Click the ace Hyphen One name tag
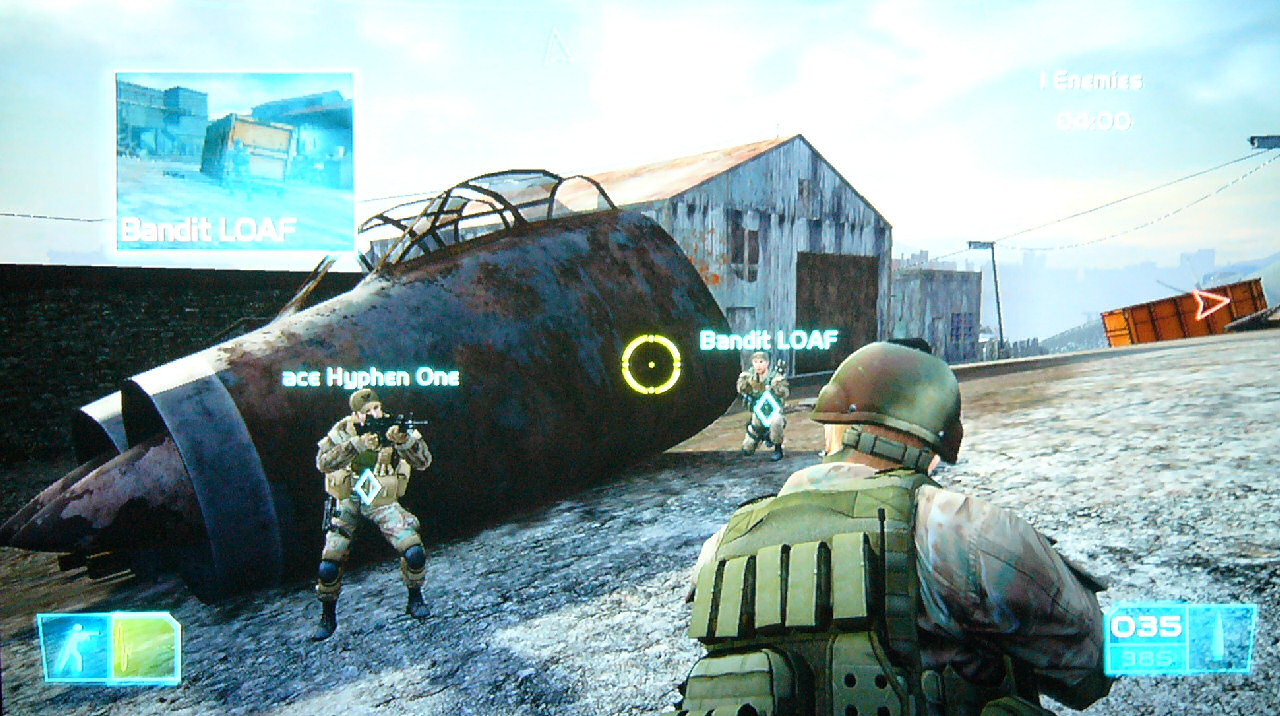This screenshot has height=716, width=1280. [371, 377]
